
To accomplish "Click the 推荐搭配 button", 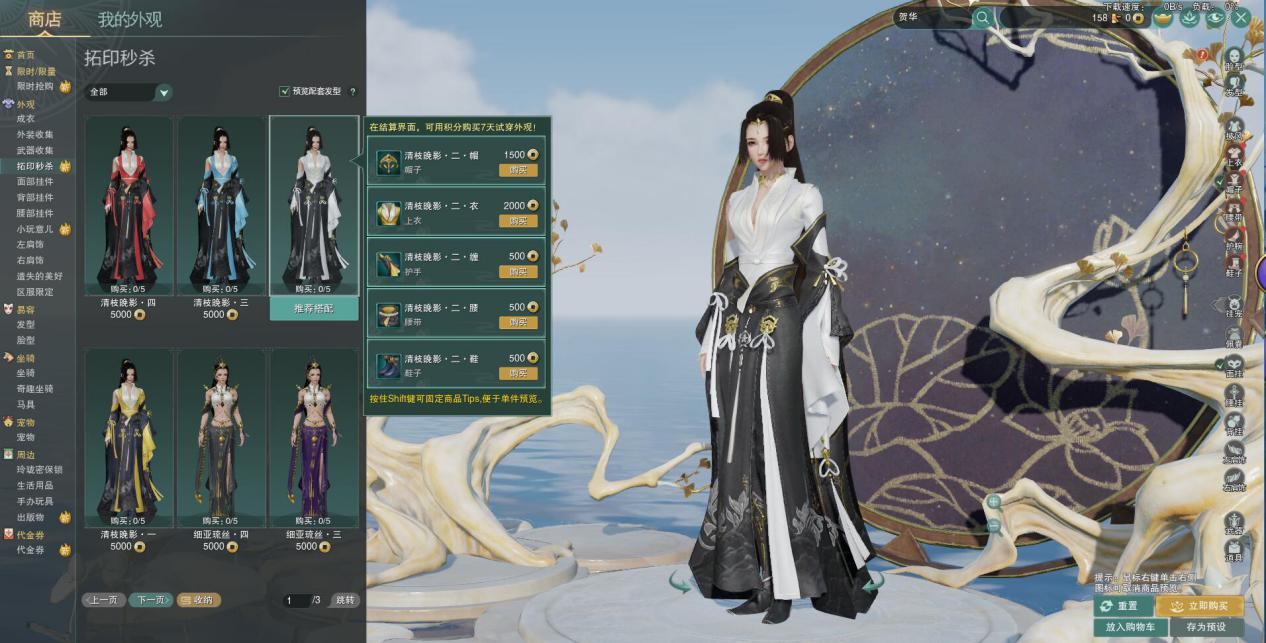I will coord(314,309).
